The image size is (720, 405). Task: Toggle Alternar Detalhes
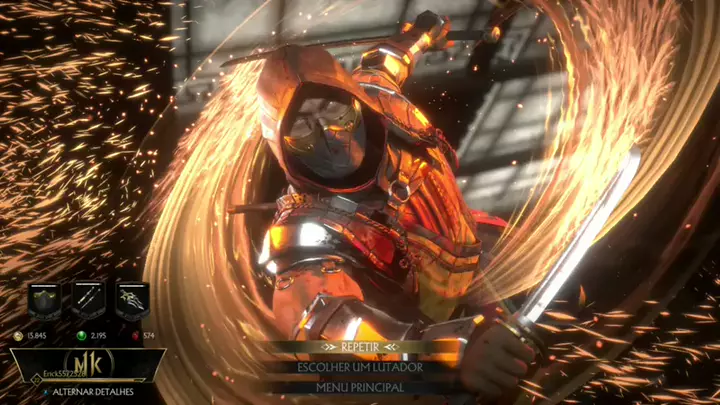[90, 394]
